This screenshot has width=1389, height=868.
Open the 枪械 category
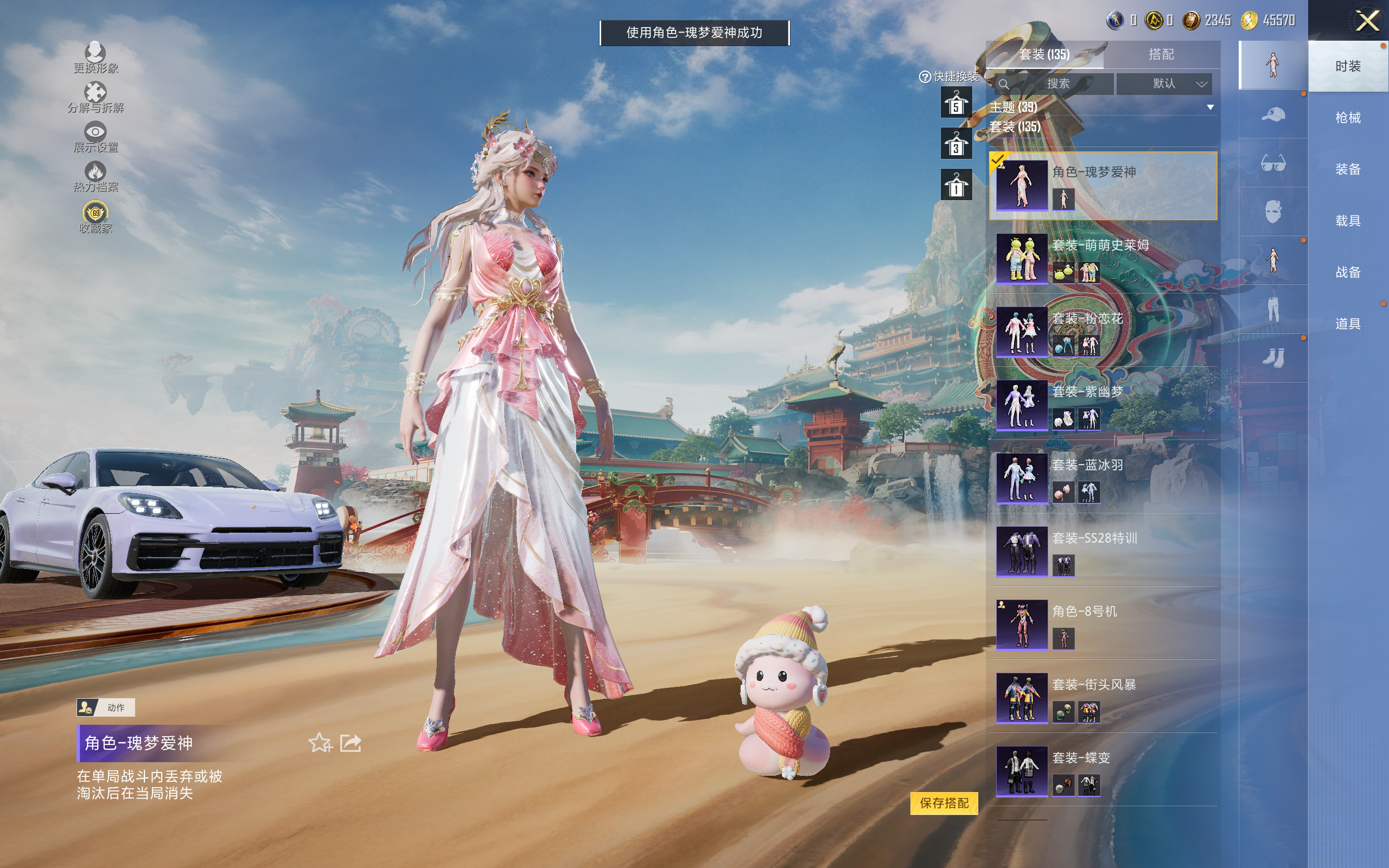coord(1348,118)
